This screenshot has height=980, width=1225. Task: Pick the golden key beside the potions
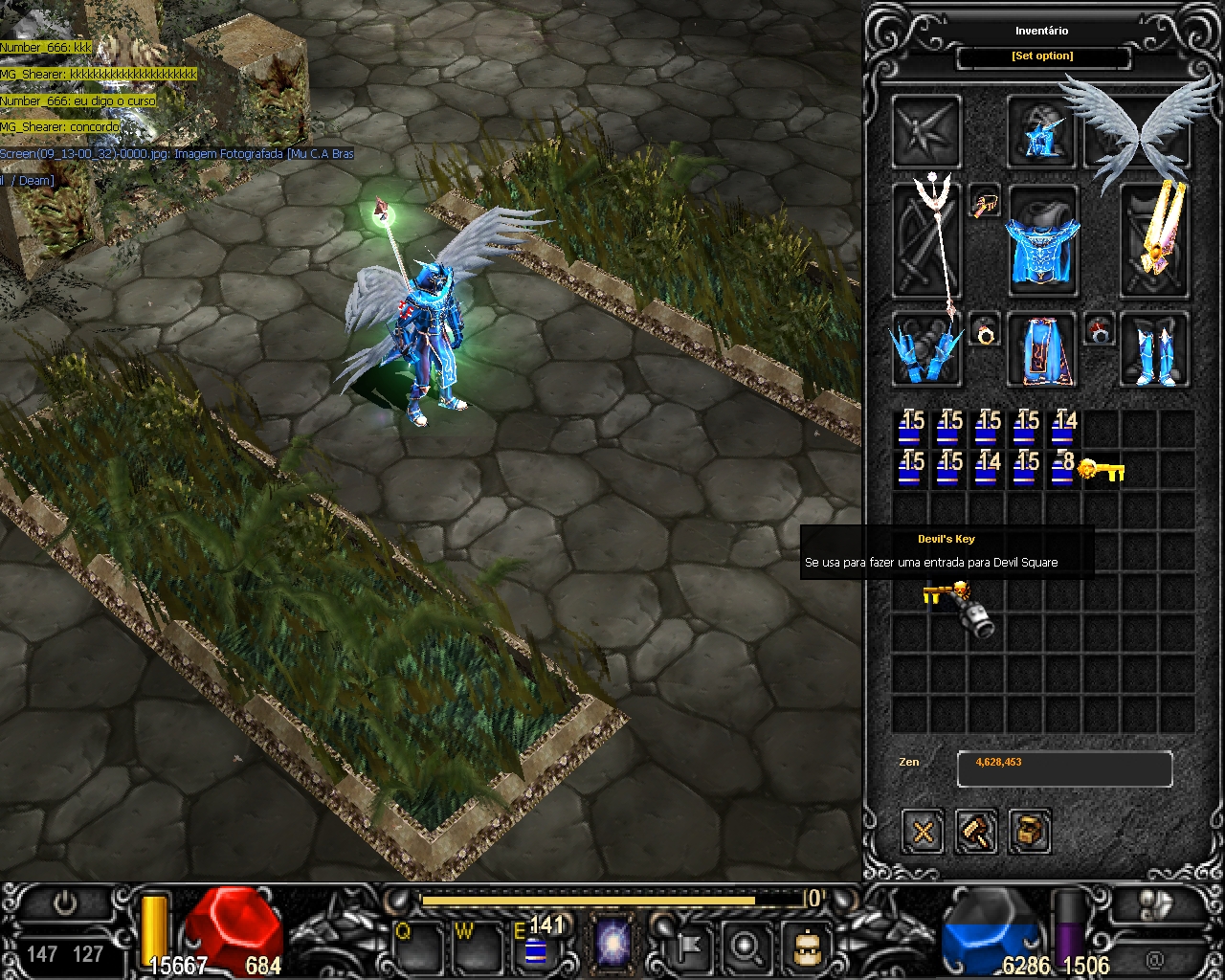click(1101, 469)
